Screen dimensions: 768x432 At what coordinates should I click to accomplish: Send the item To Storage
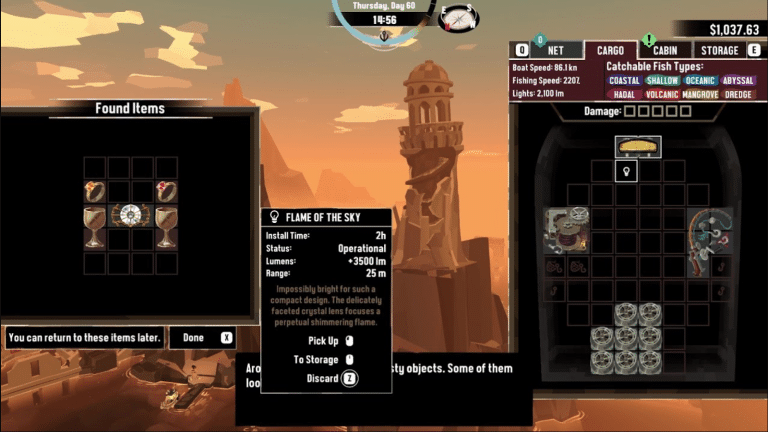[x=322, y=359]
